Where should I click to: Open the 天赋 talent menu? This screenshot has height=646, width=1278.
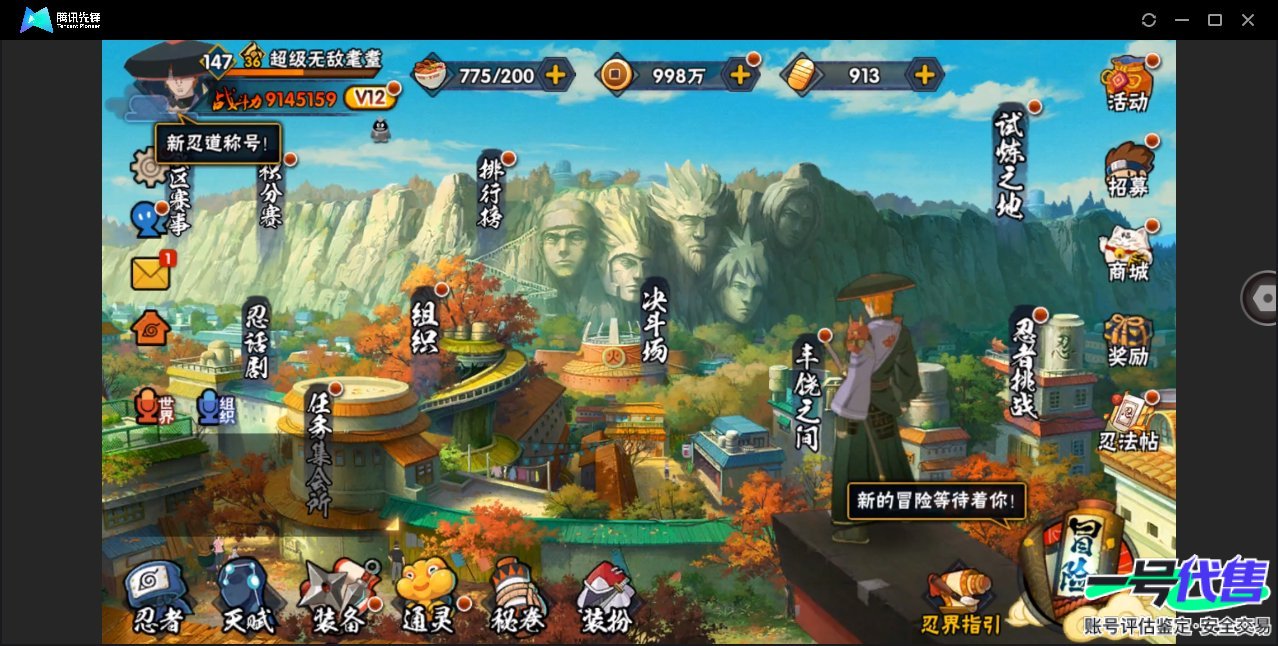coord(246,598)
